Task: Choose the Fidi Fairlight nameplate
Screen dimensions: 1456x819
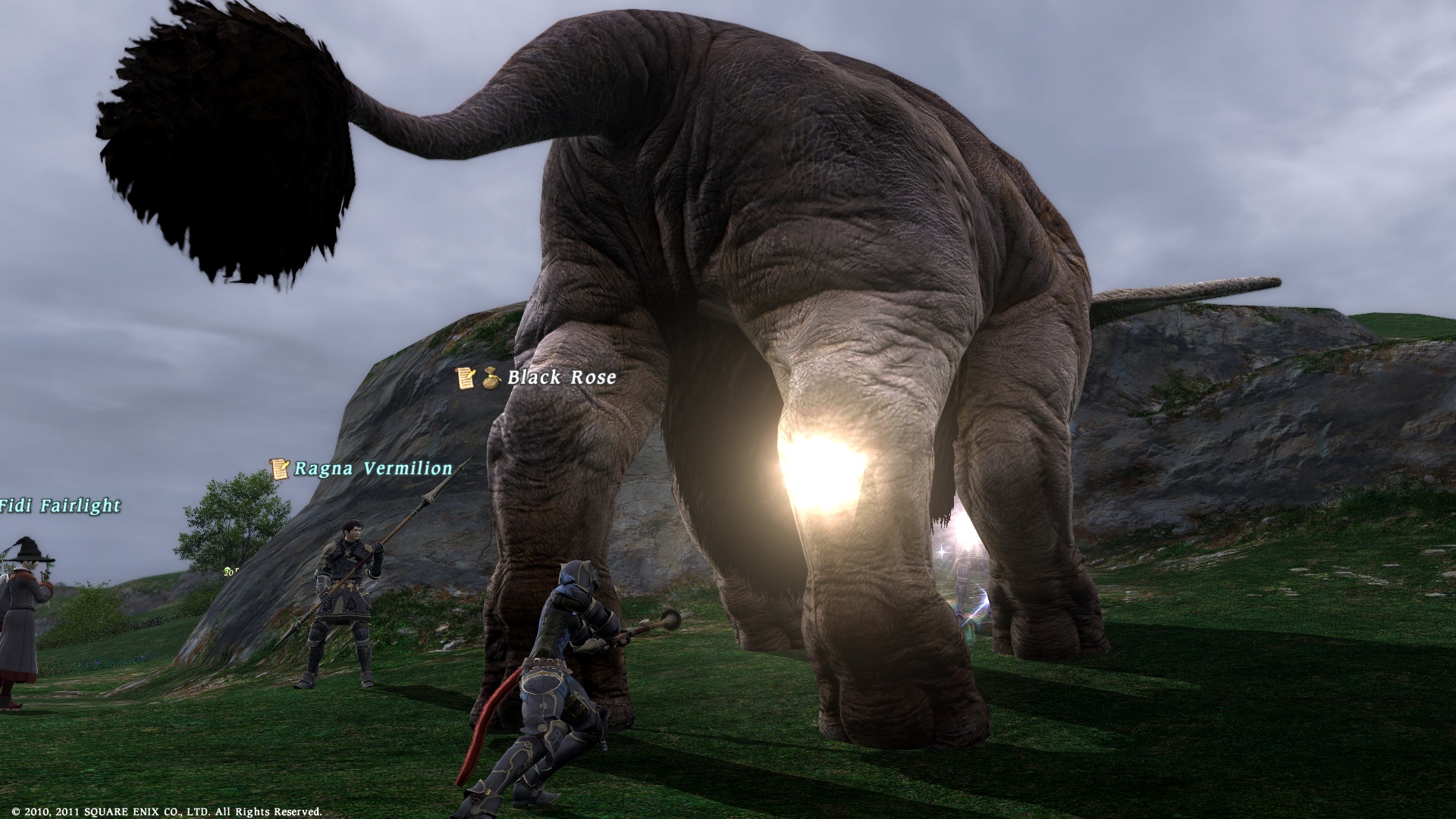Action: pos(61,506)
